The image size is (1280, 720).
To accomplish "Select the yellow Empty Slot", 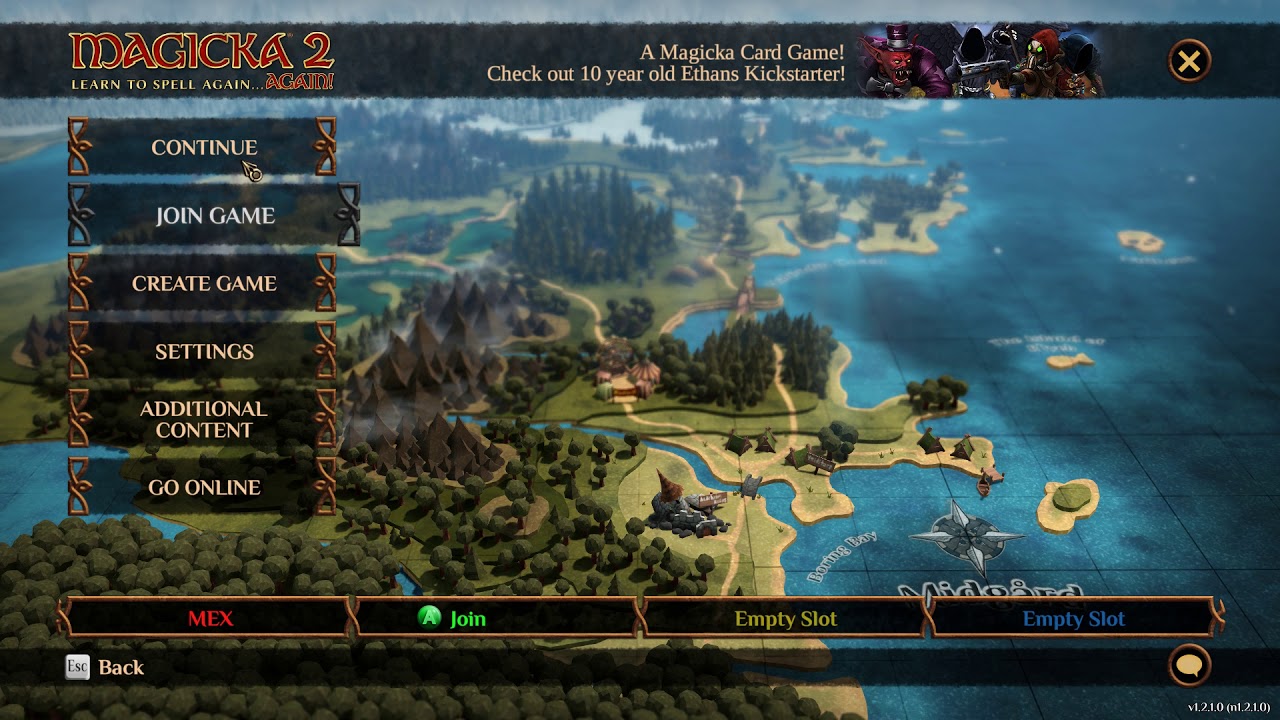I will pyautogui.click(x=785, y=618).
